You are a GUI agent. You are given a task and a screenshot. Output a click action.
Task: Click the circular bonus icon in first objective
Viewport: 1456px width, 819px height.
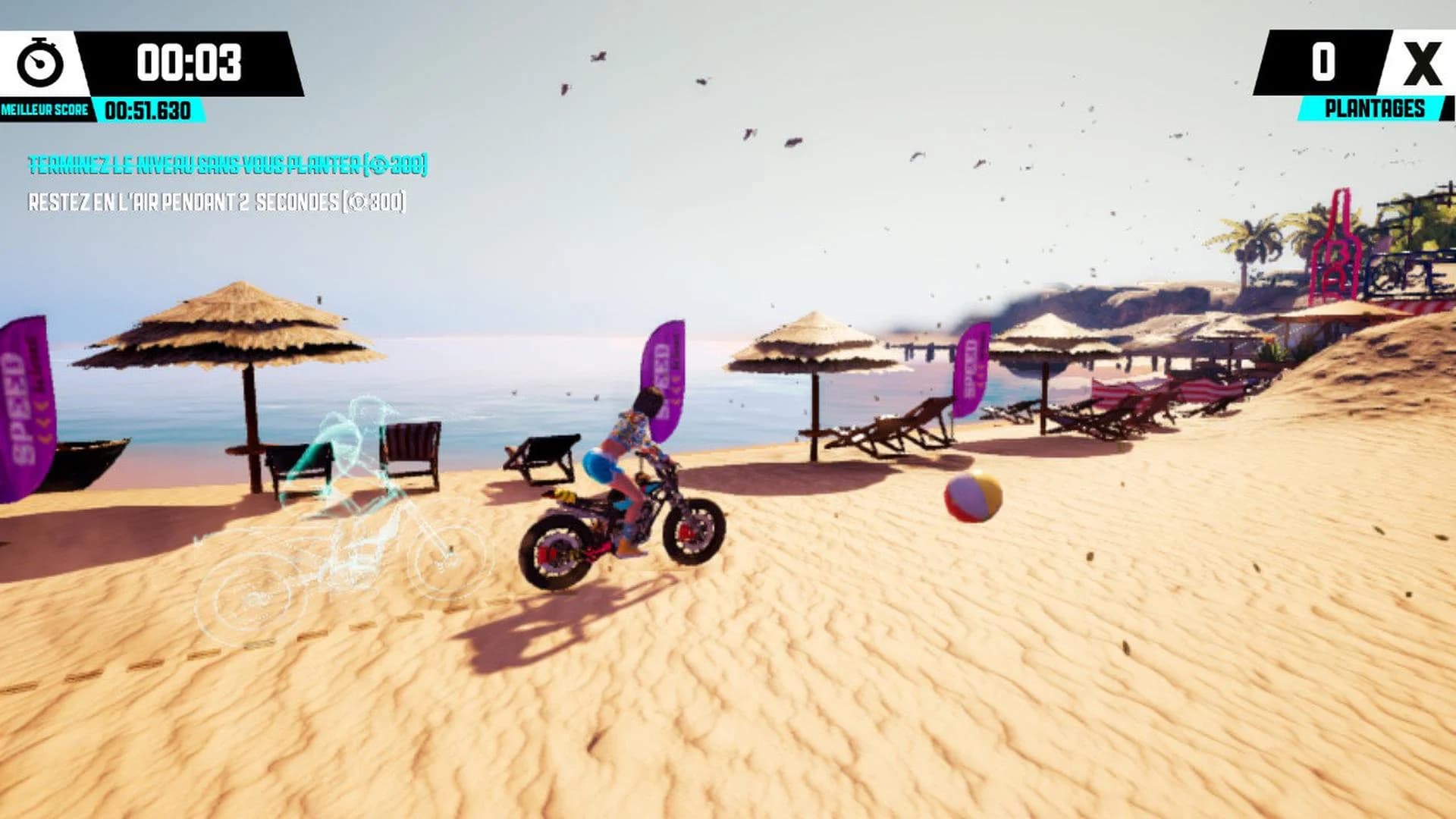(378, 164)
